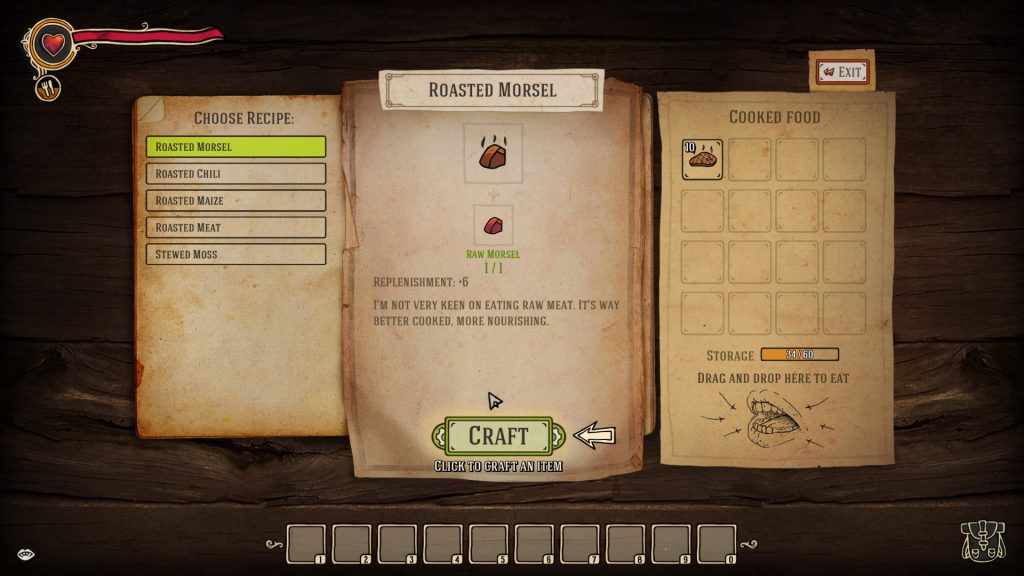Select the Stewed Moss recipe

tap(236, 254)
